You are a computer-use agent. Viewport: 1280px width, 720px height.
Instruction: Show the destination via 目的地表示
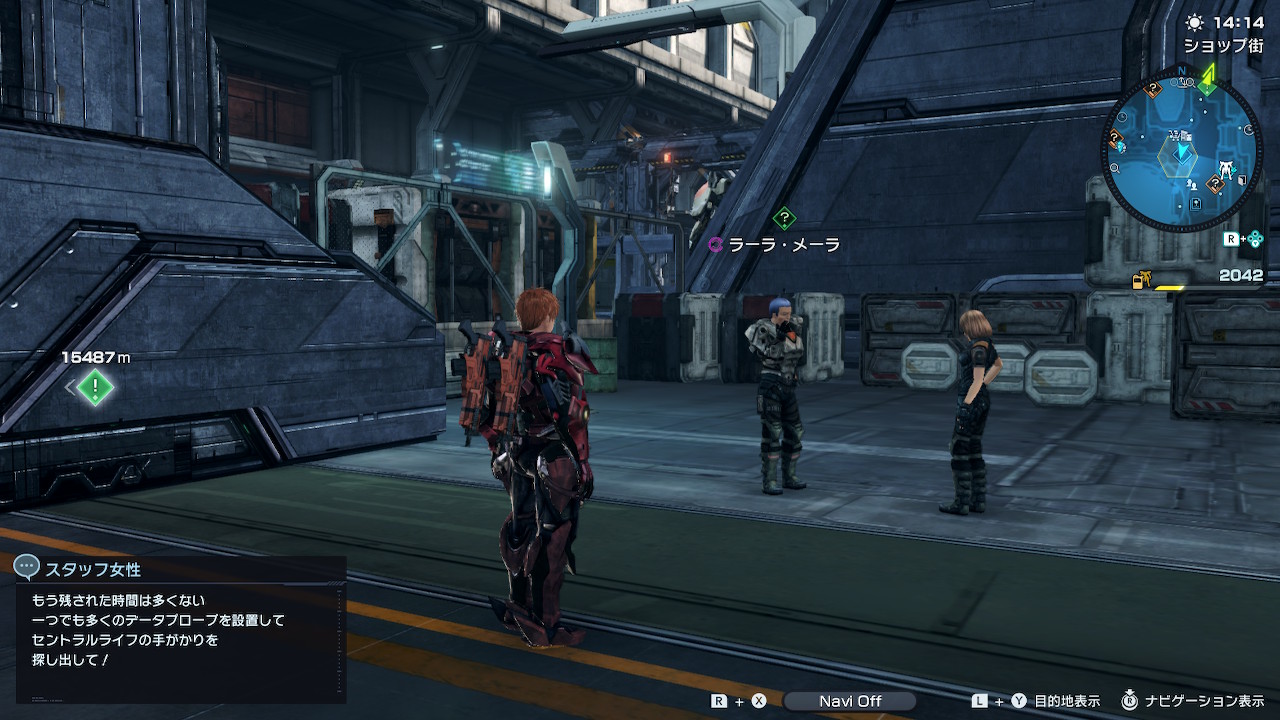click(x=1066, y=701)
